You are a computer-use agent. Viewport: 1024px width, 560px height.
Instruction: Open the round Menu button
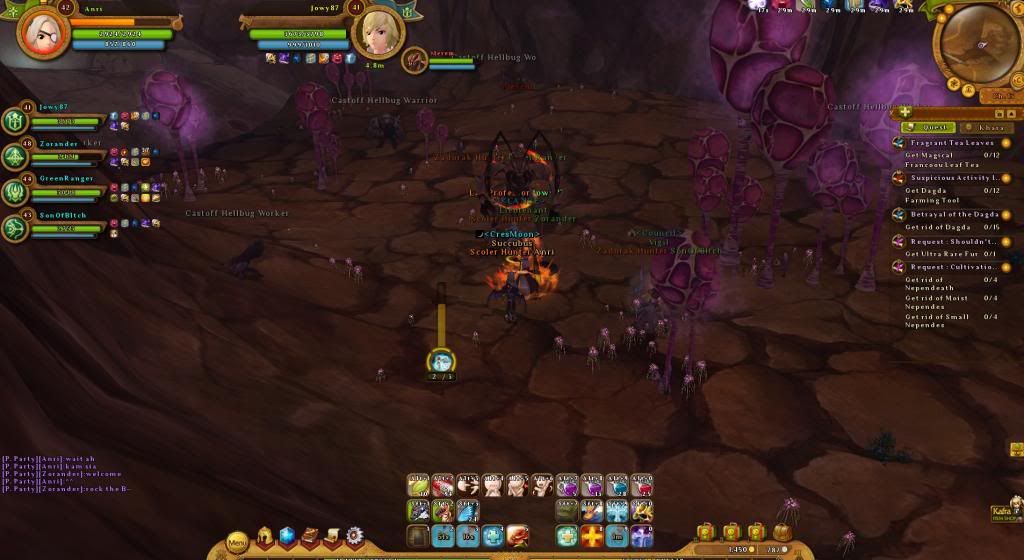coord(237,543)
